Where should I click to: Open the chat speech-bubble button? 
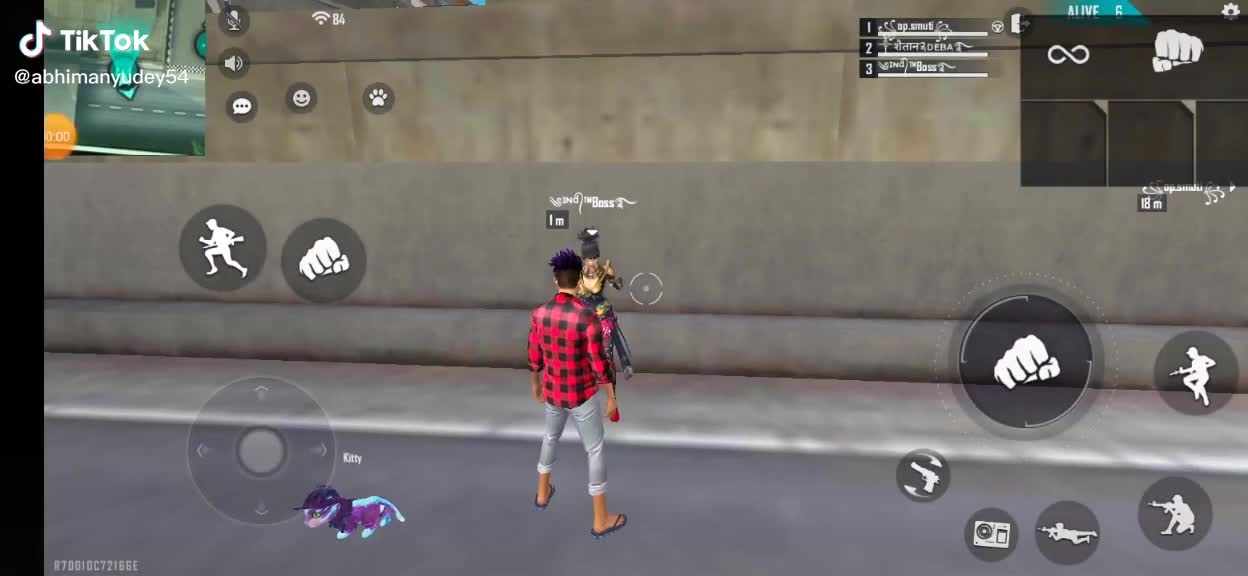[x=241, y=105]
